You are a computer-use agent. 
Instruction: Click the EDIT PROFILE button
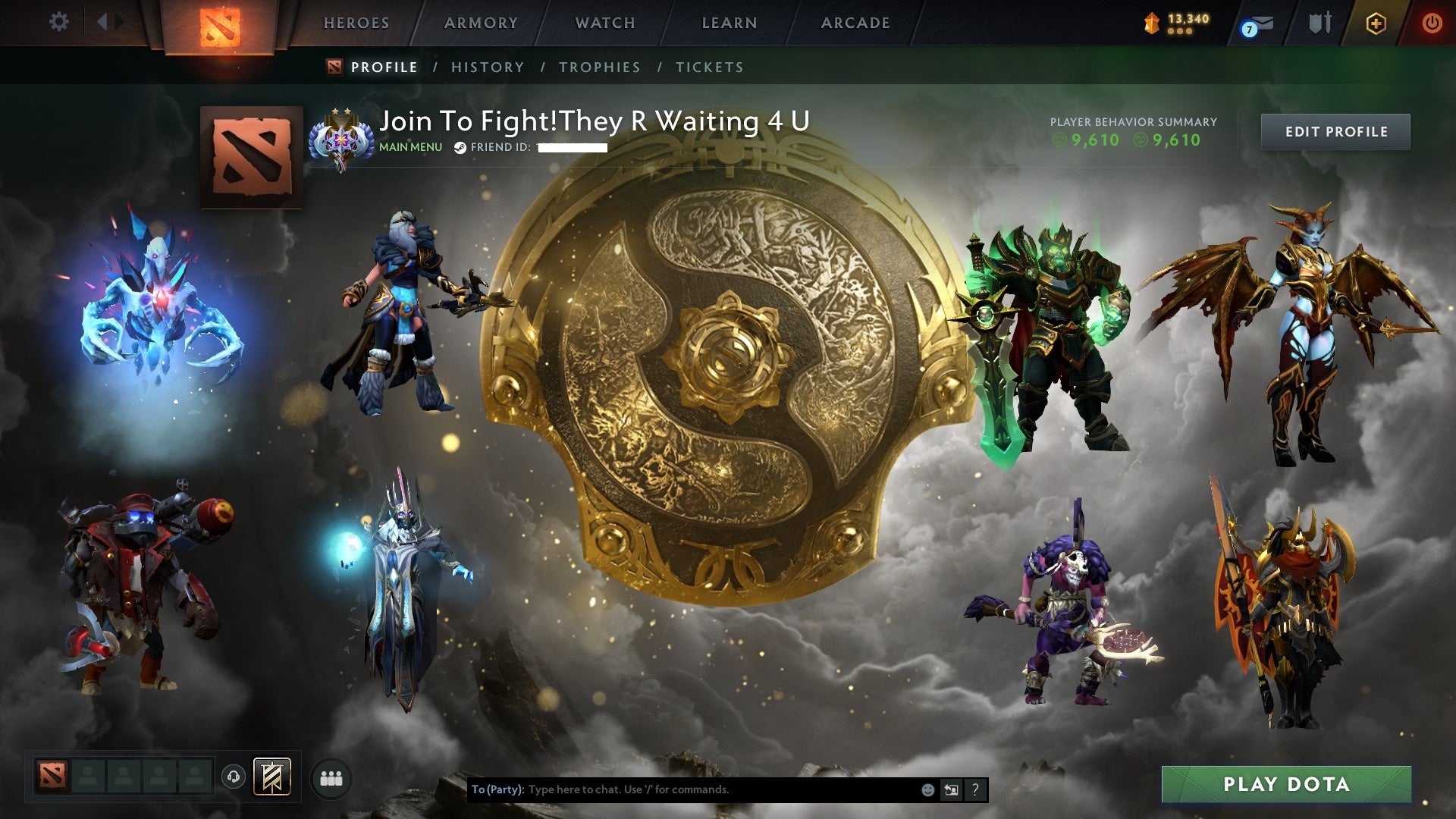pos(1335,131)
